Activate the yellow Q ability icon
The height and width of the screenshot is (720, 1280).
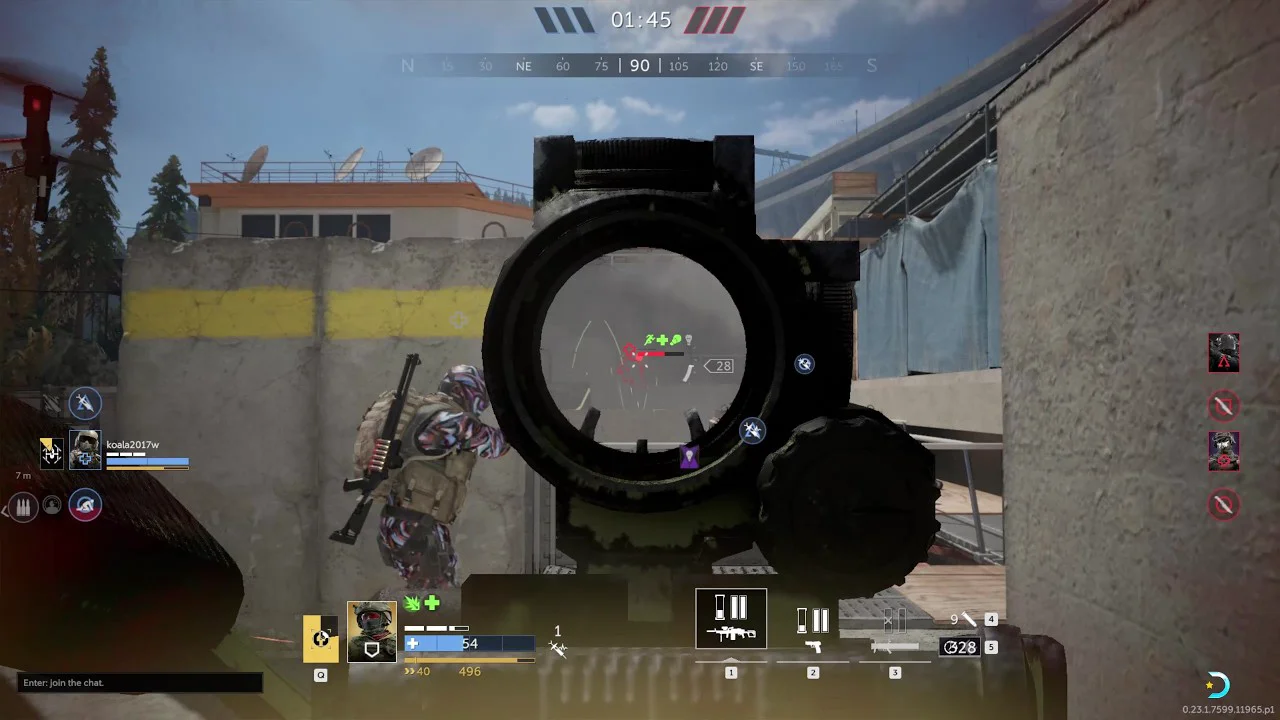(x=321, y=638)
